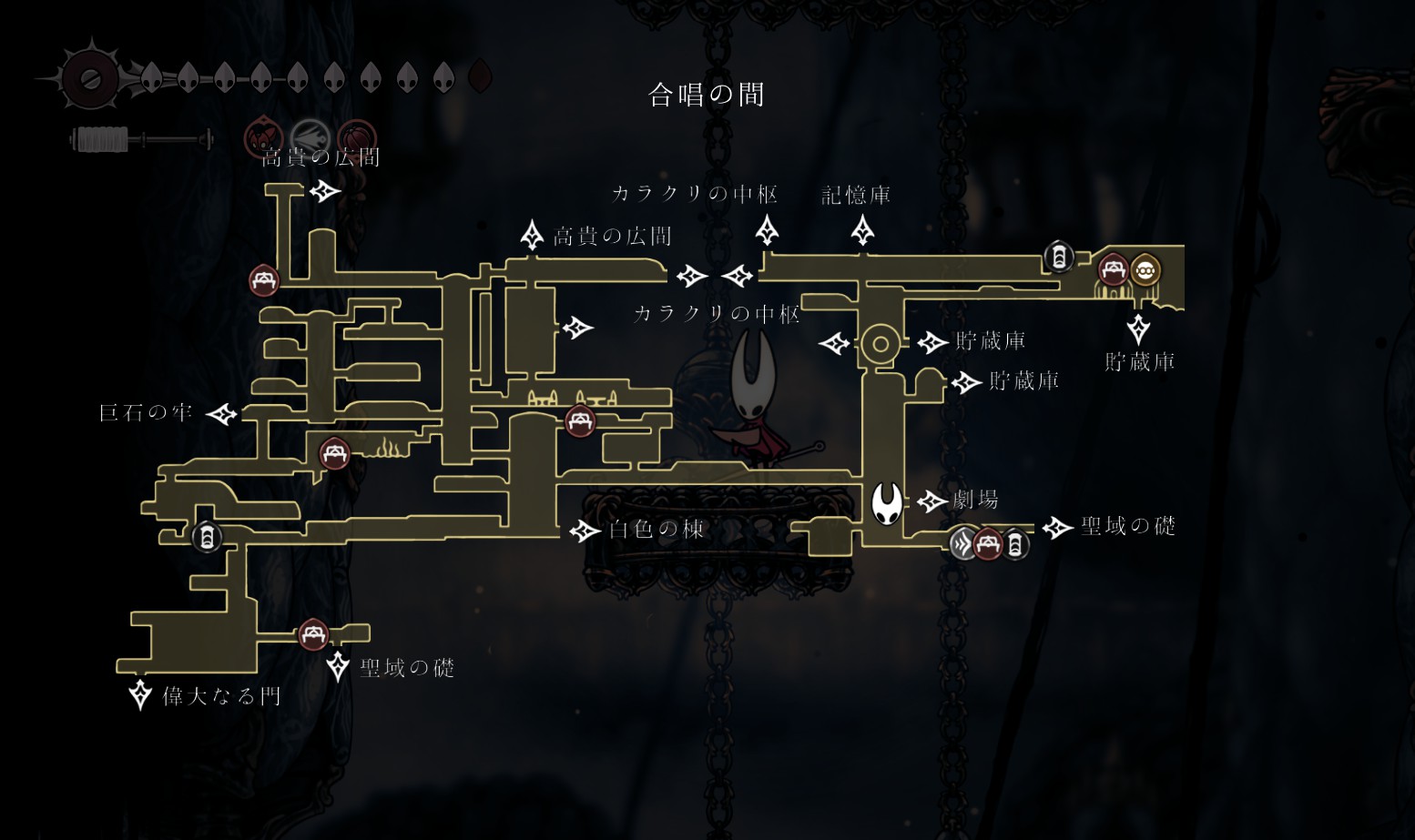Select the 記憶庫 exit marker
The height and width of the screenshot is (840, 1415).
coord(862,230)
